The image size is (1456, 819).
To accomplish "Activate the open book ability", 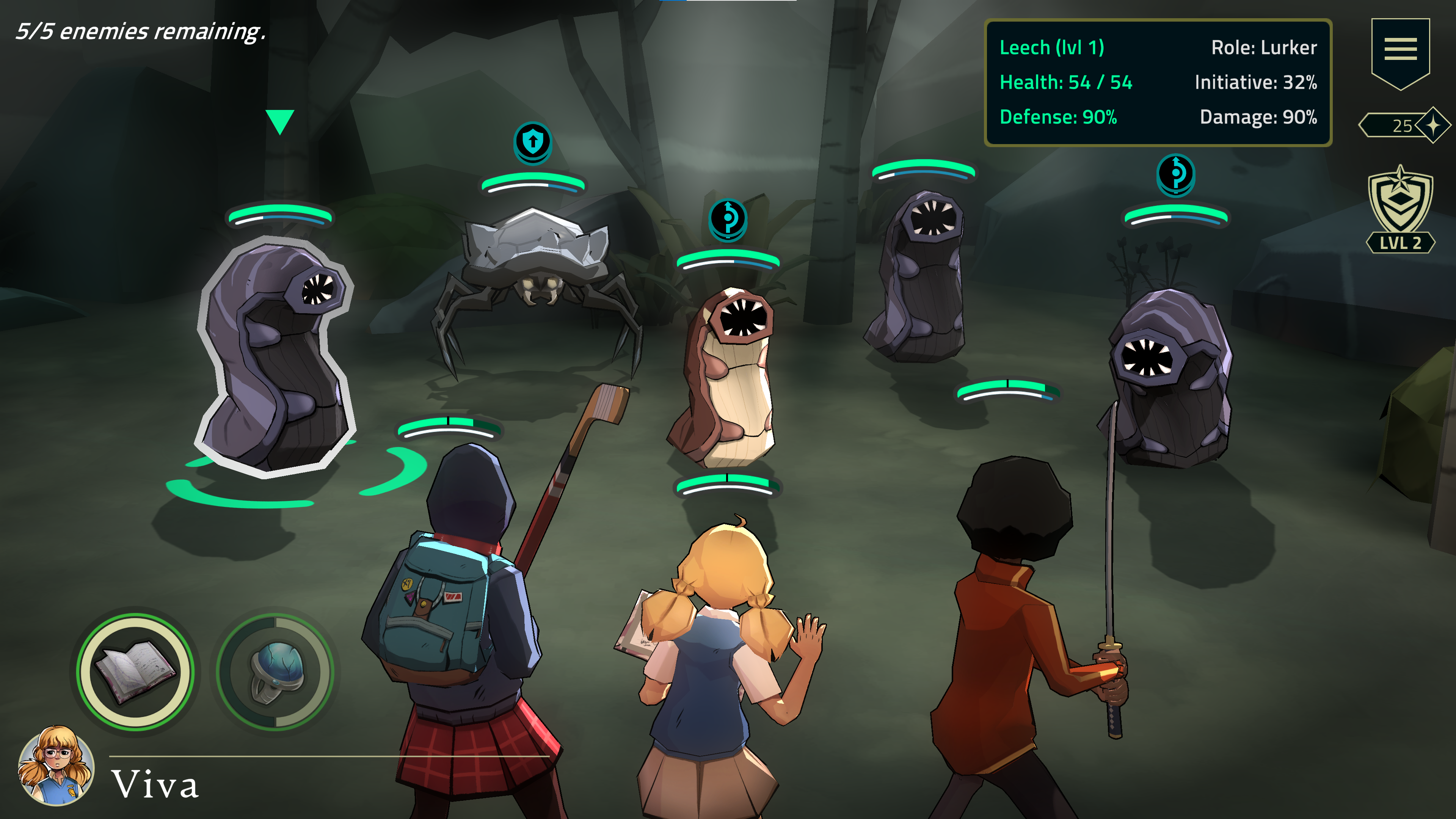I will coord(136,672).
